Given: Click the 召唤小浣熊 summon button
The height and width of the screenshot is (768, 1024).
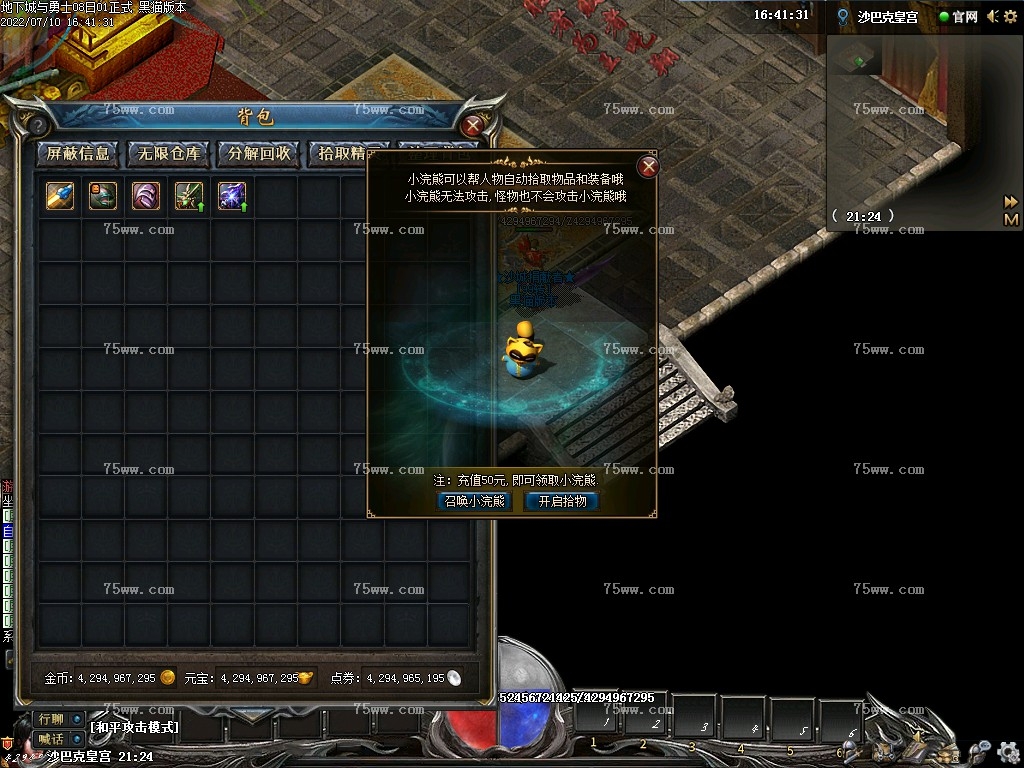Looking at the screenshot, I should [475, 502].
